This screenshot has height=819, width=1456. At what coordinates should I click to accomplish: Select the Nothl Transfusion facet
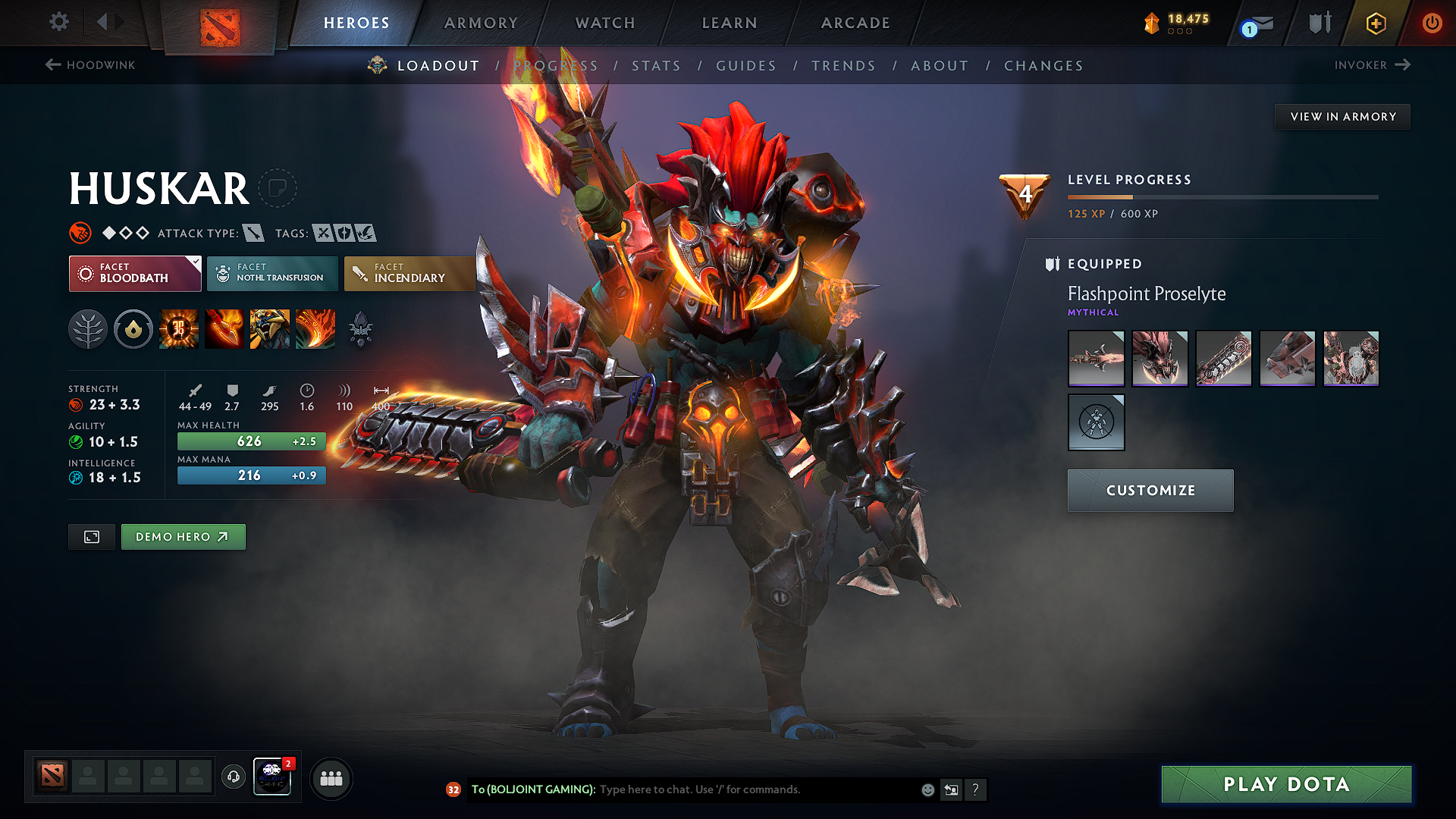point(272,273)
